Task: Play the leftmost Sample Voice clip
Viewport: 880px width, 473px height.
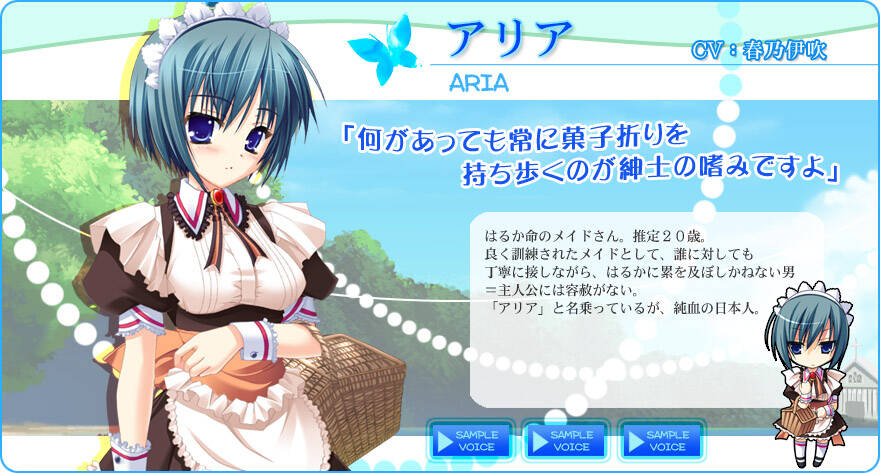Action: (x=470, y=441)
